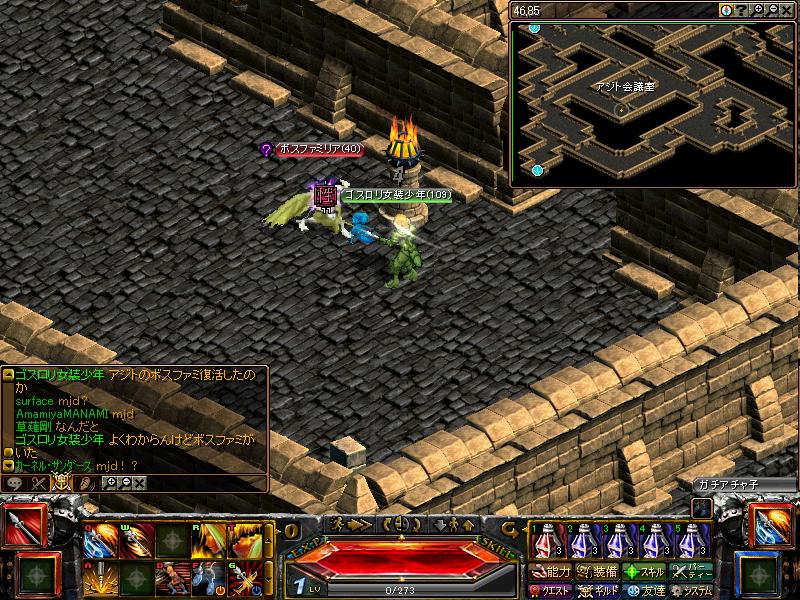Activate the Q hotkey skill icon

pos(101,541)
